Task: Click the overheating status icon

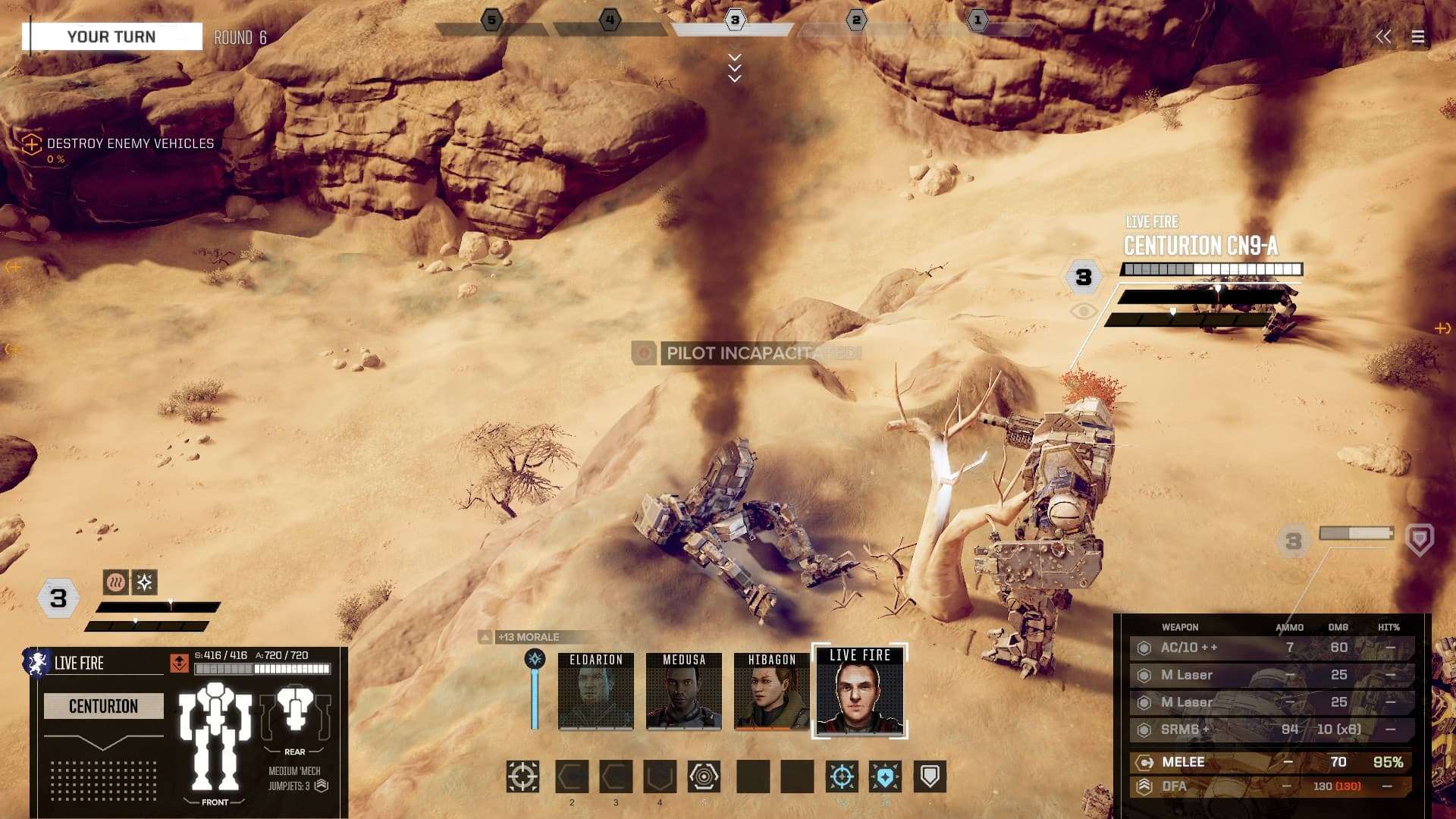Action: tap(115, 582)
